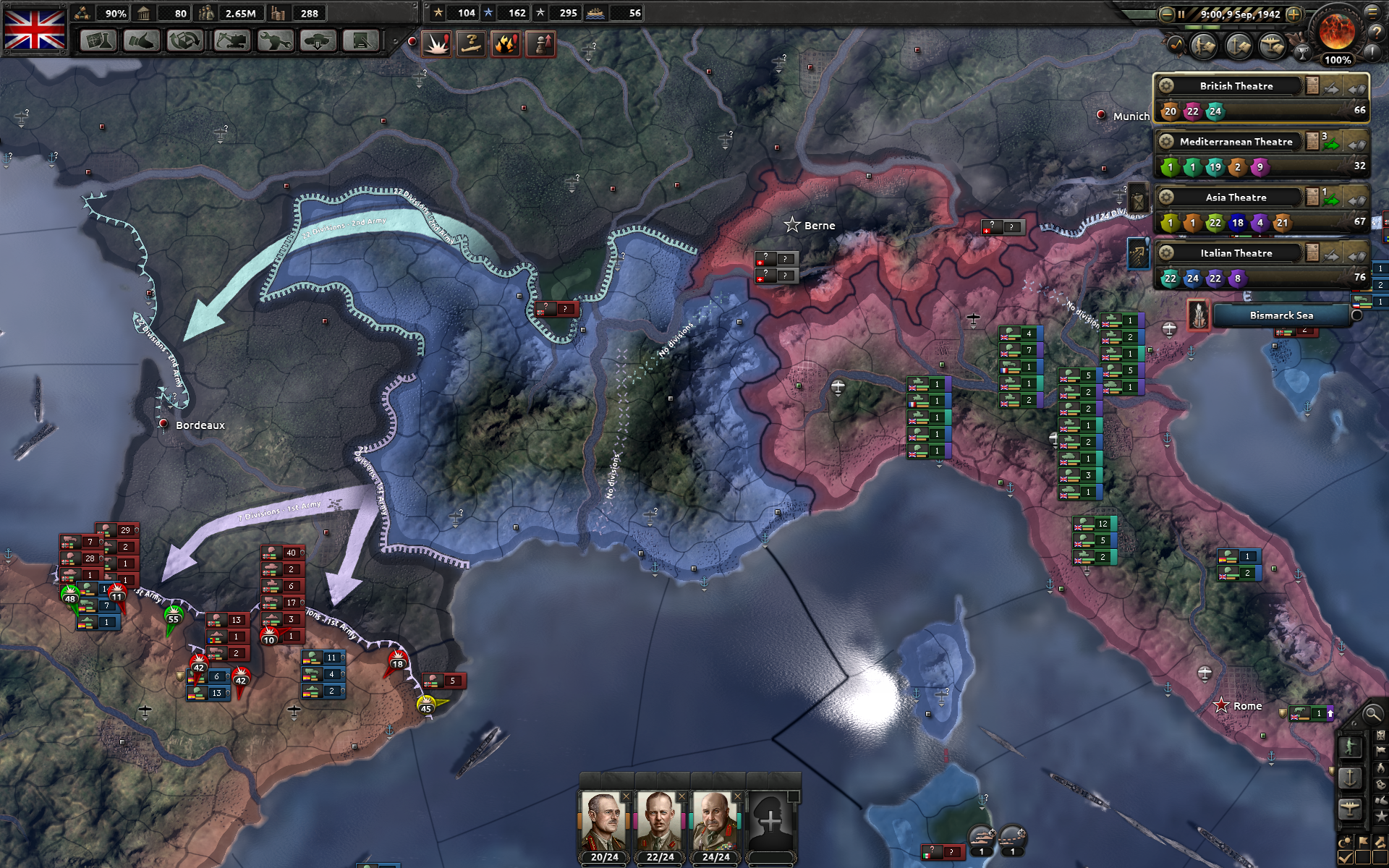Open the main menu hamburger icon
The height and width of the screenshot is (868, 1389).
click(1373, 14)
